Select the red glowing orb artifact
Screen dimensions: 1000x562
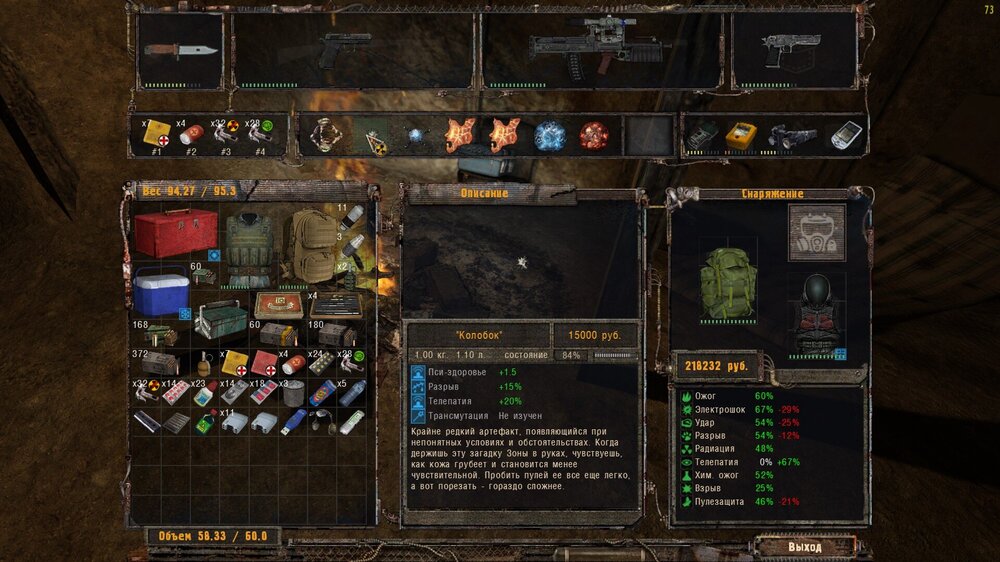pos(594,135)
